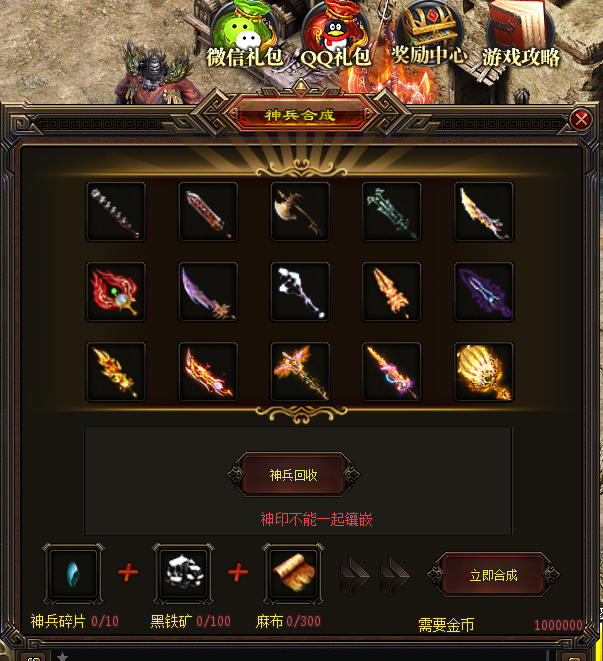Screen dimensions: 603x661
Task: Select the winged golden staff weapon
Action: click(300, 372)
